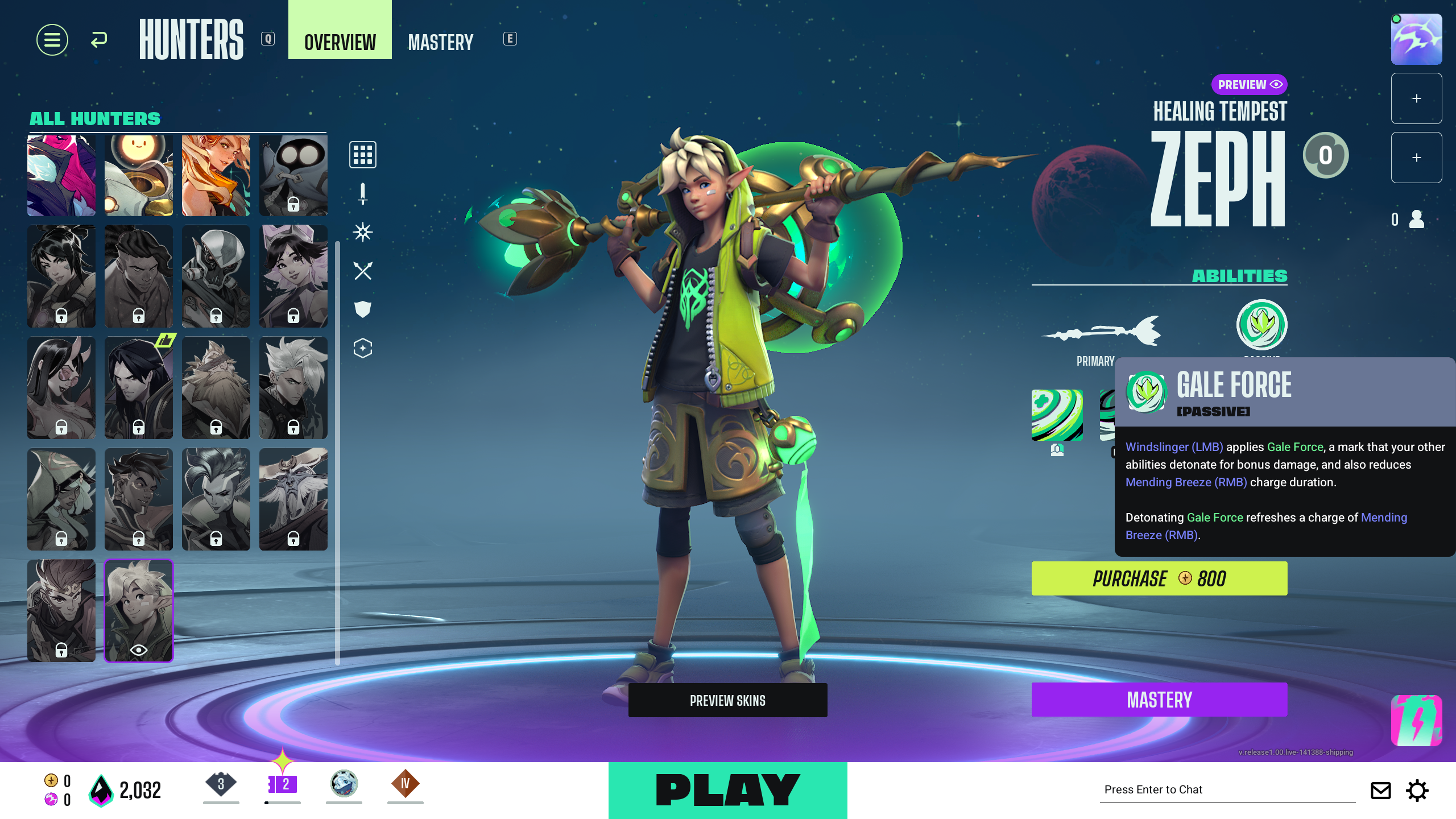
Task: Select the smiling sun-faced robot hunter
Action: click(x=138, y=175)
